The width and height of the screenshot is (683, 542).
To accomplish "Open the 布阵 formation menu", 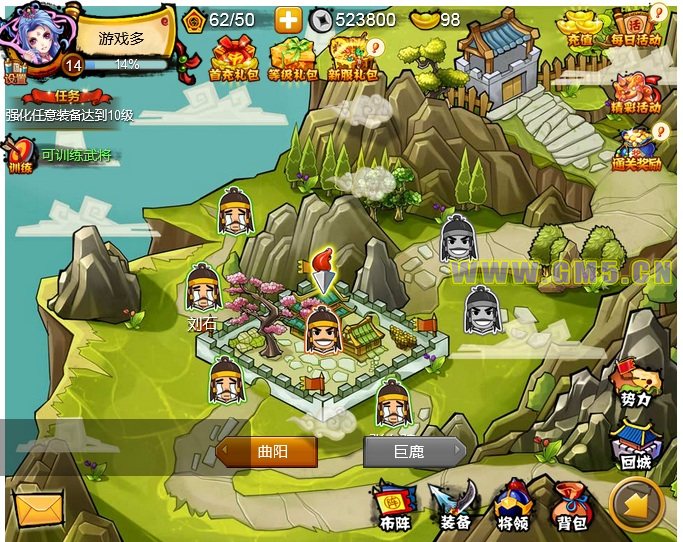I will [395, 505].
